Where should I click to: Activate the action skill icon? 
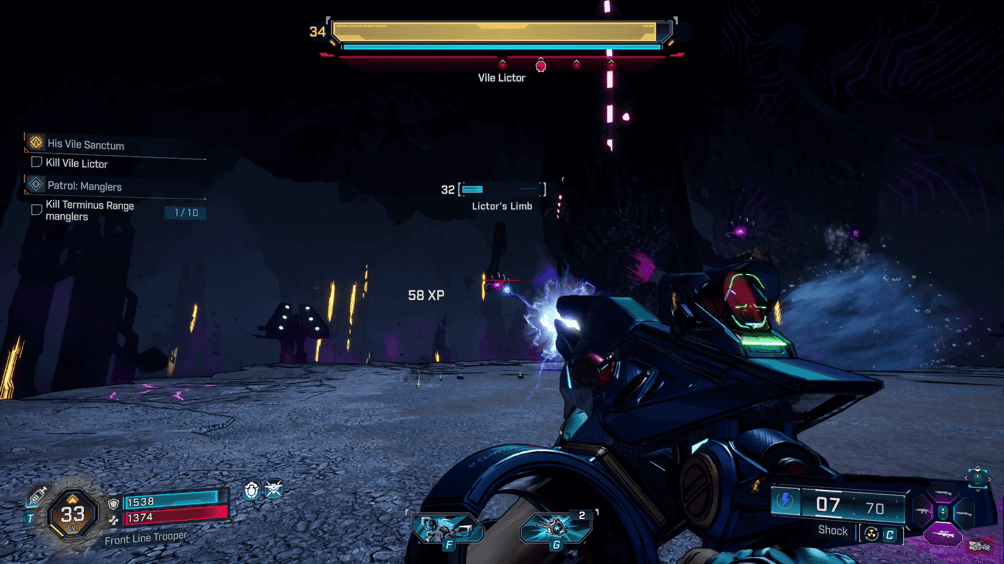pyautogui.click(x=447, y=527)
